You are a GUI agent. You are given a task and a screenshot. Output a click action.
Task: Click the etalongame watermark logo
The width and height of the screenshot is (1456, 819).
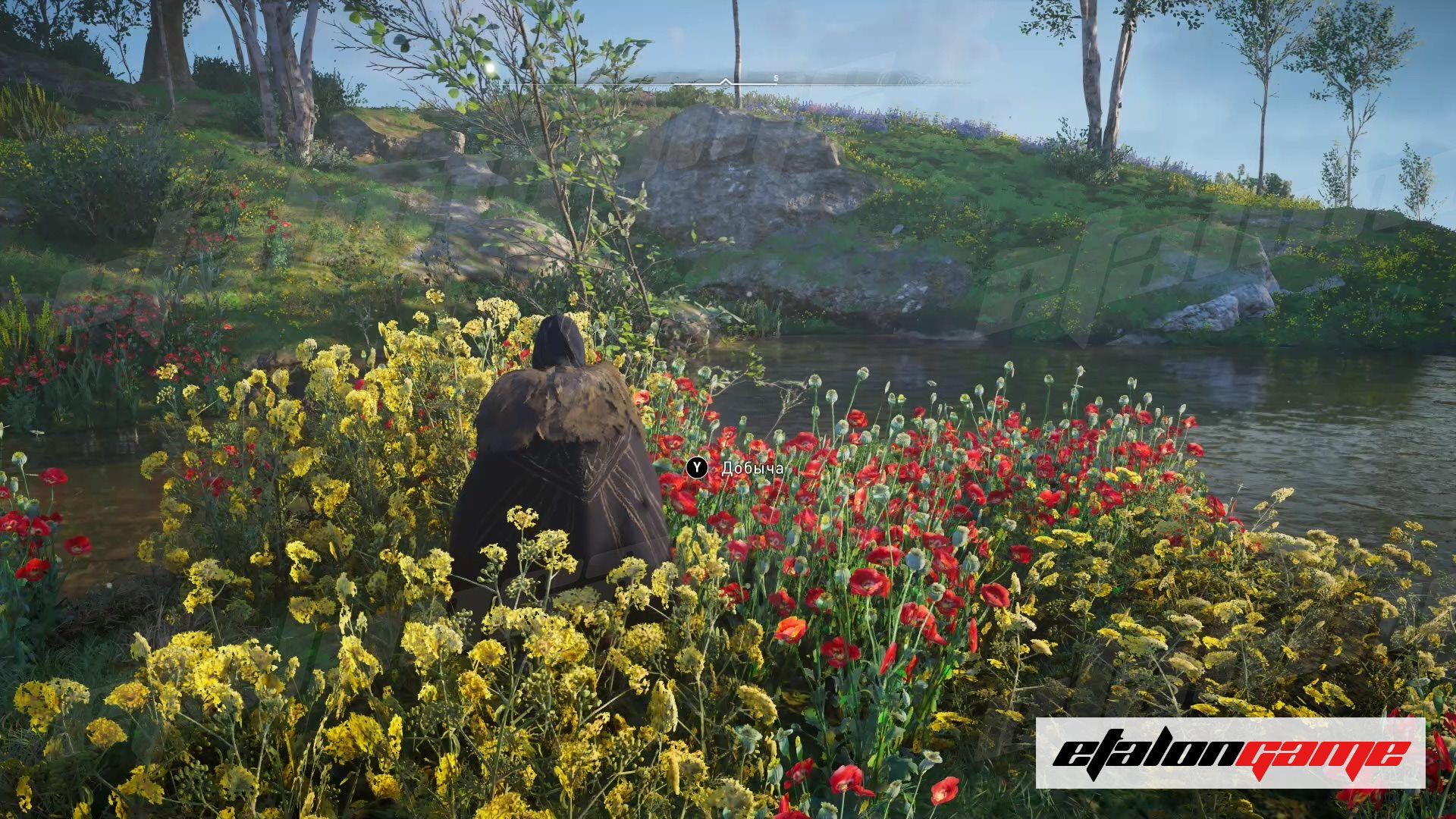(1230, 753)
